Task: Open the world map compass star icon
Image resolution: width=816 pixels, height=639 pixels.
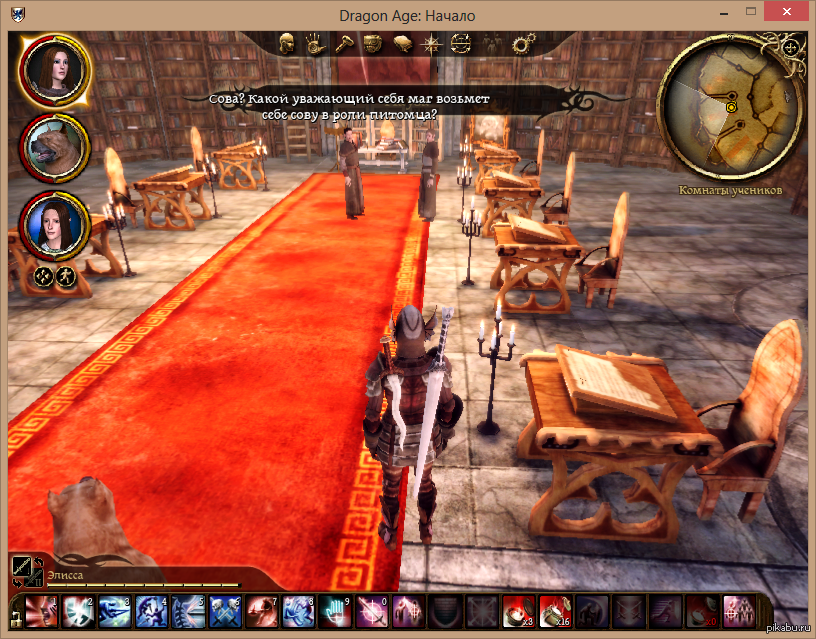Action: click(432, 43)
